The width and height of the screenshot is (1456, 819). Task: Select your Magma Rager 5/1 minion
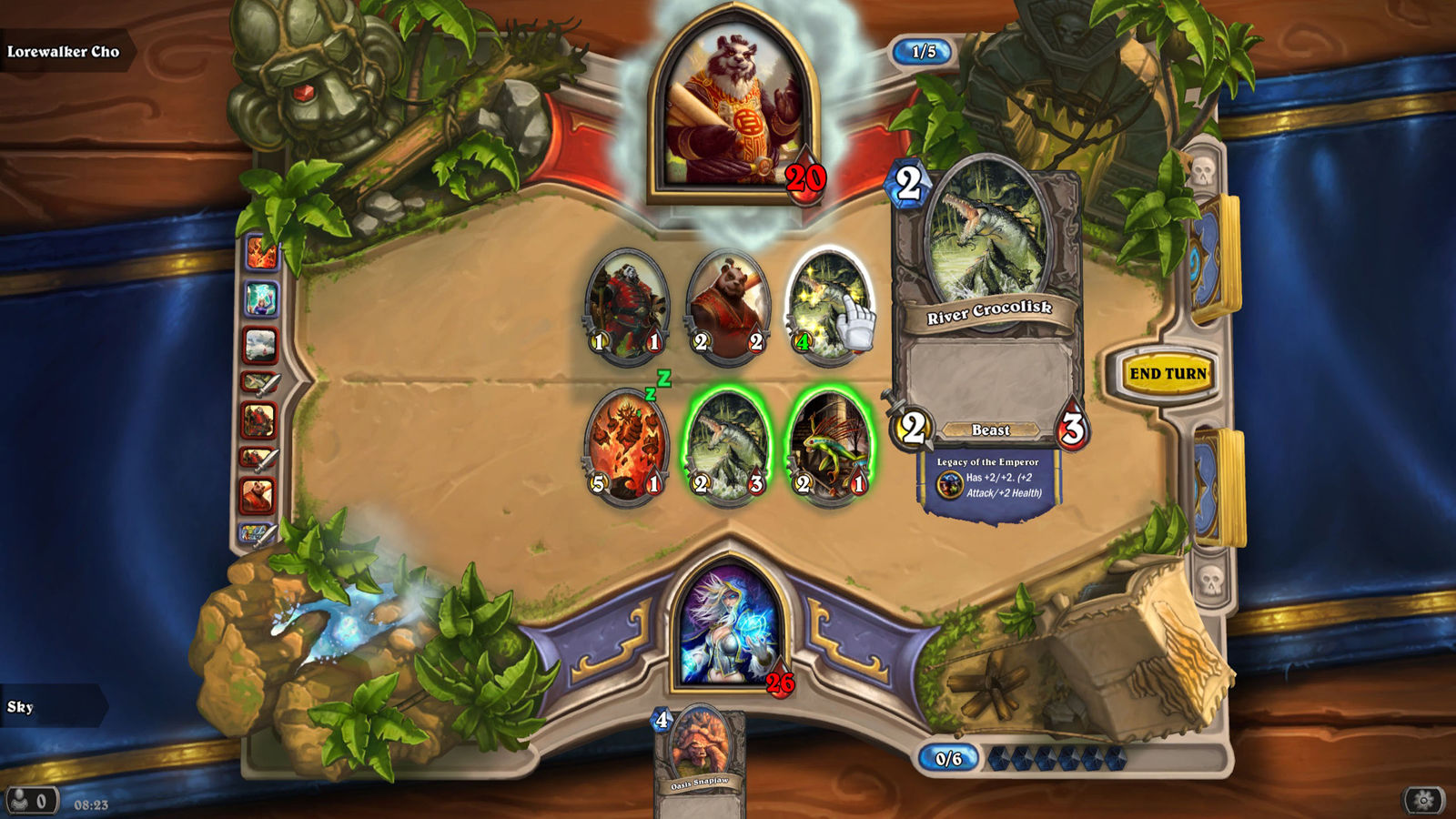(x=626, y=446)
